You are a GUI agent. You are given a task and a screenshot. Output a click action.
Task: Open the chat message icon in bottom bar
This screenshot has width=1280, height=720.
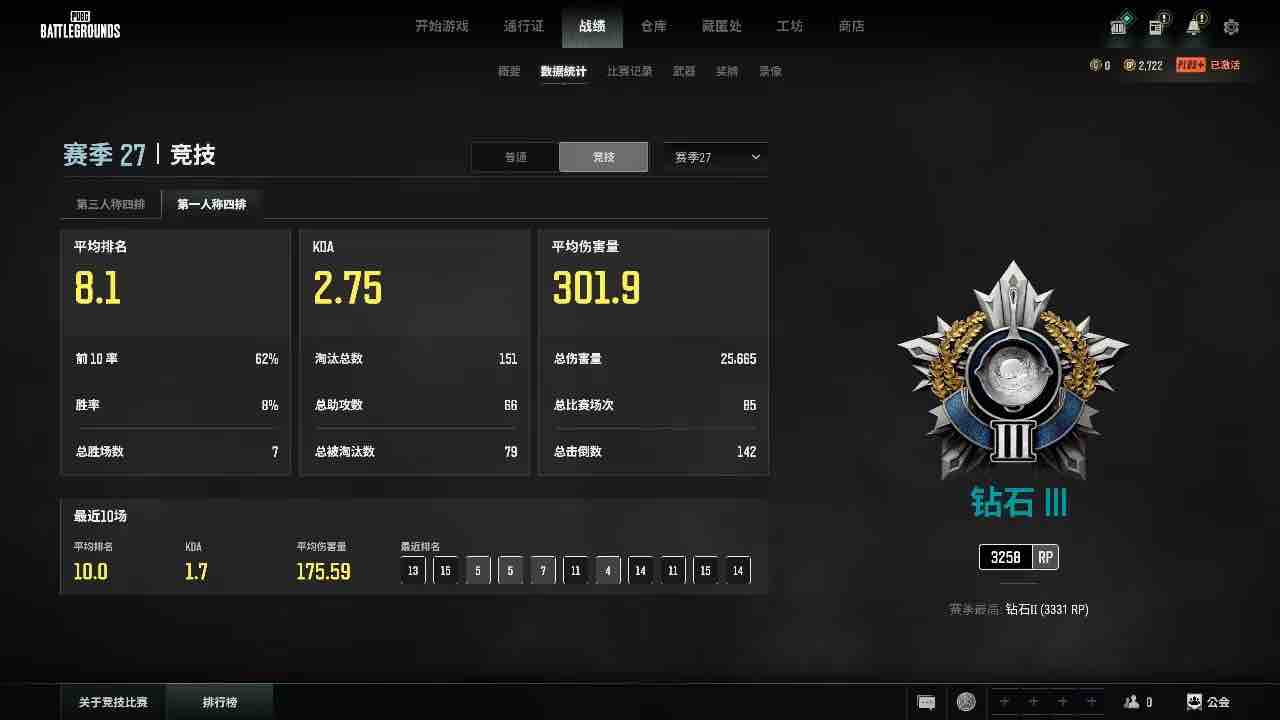point(926,701)
